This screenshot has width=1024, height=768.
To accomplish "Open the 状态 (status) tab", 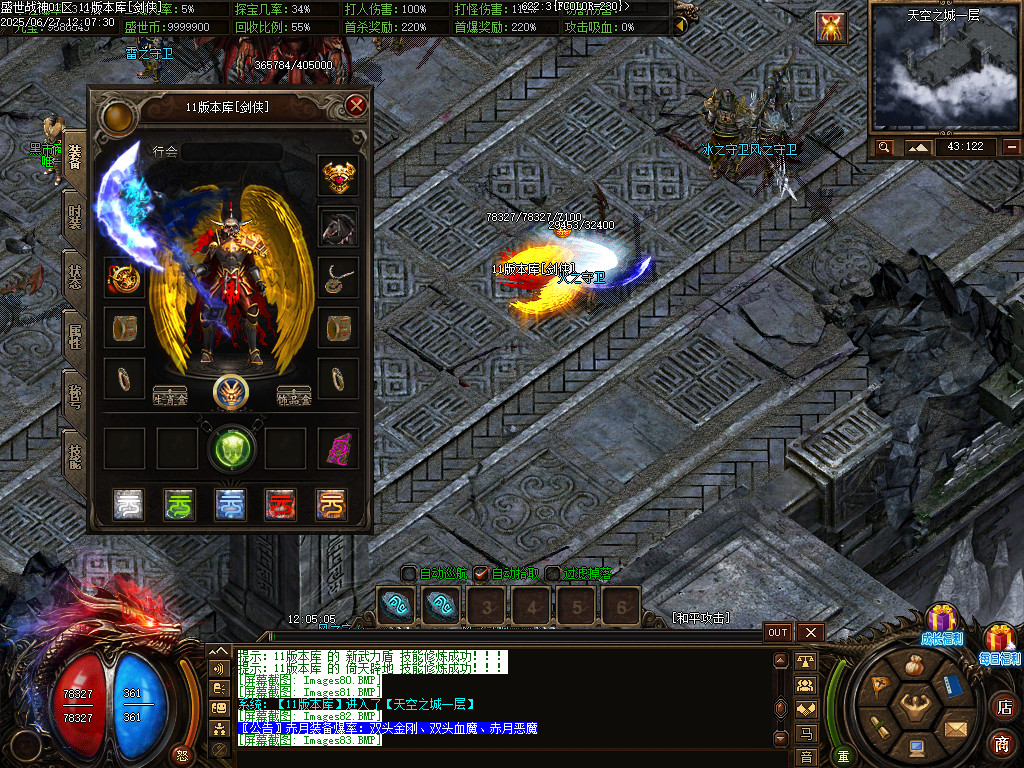I will coord(75,276).
